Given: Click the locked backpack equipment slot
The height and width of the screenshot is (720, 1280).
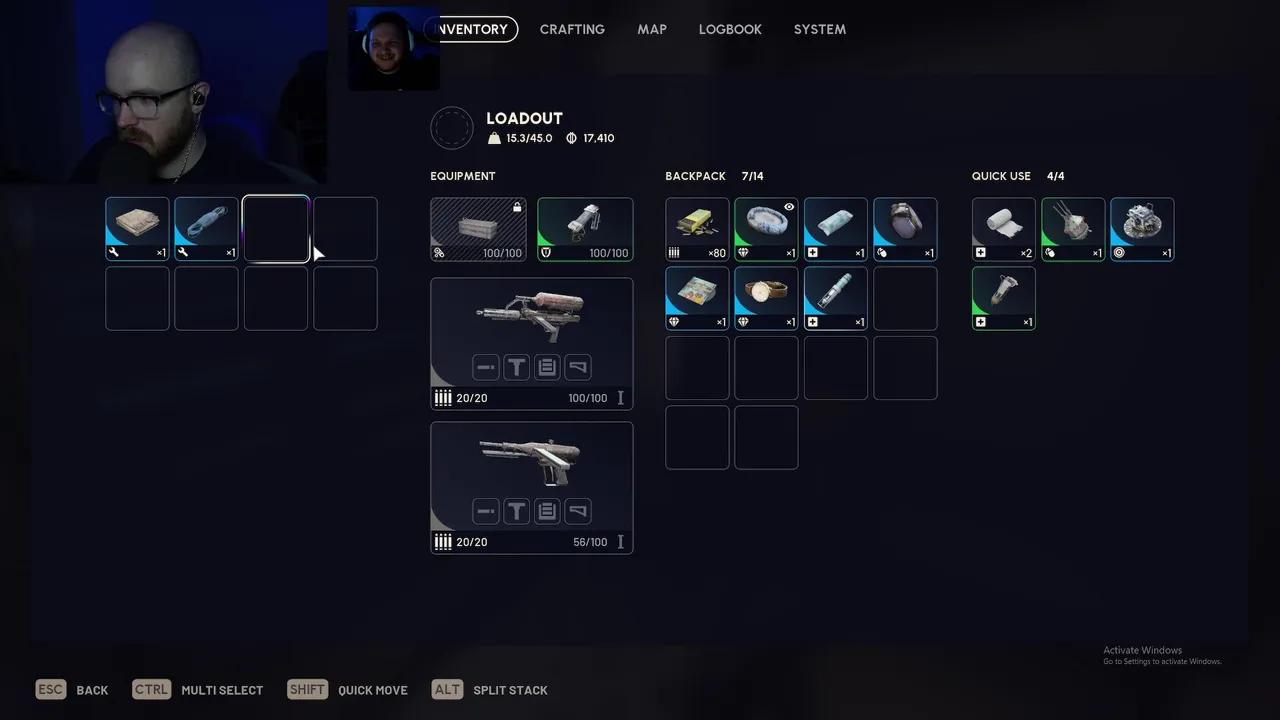Looking at the screenshot, I should [x=478, y=229].
